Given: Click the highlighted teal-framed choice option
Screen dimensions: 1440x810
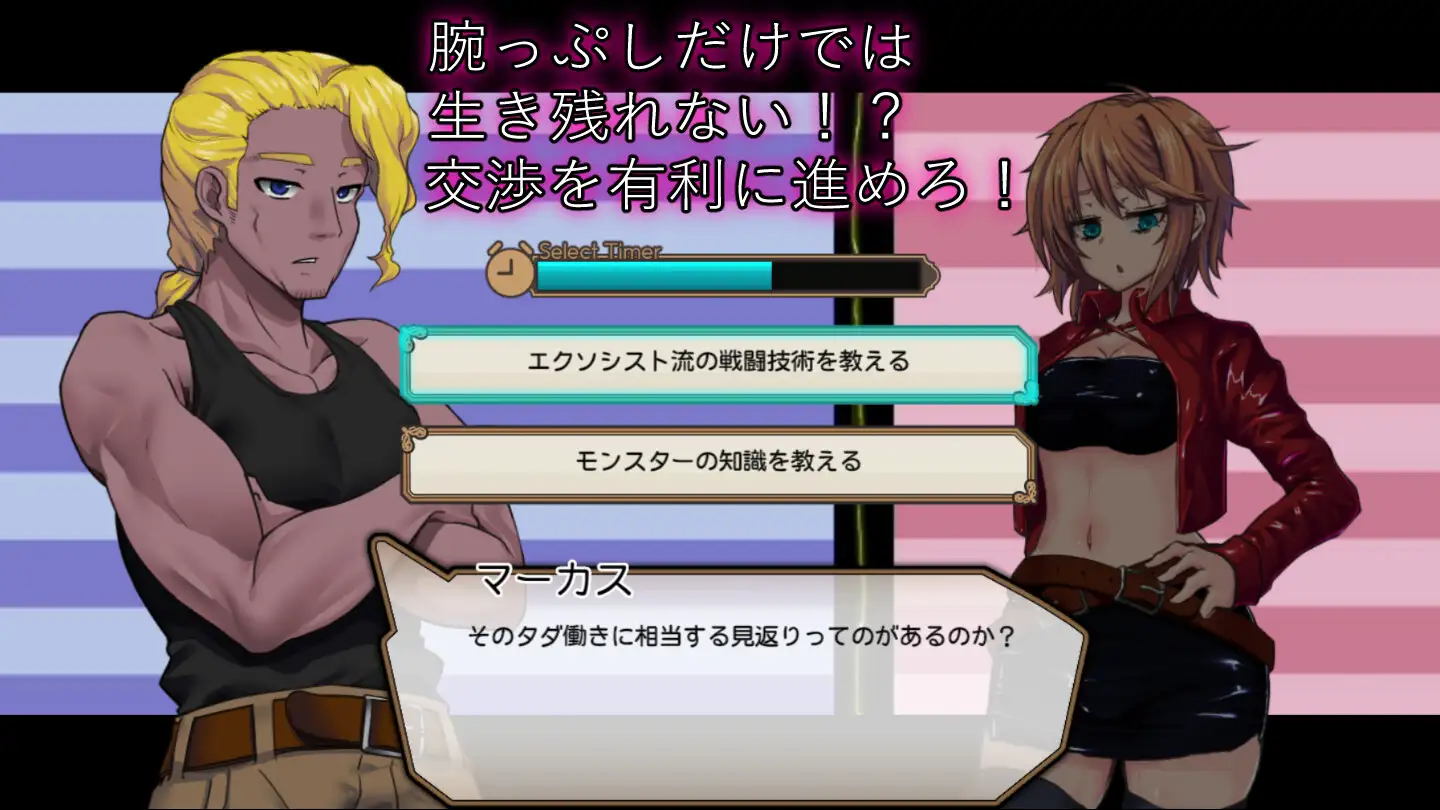Looking at the screenshot, I should pyautogui.click(x=715, y=365).
